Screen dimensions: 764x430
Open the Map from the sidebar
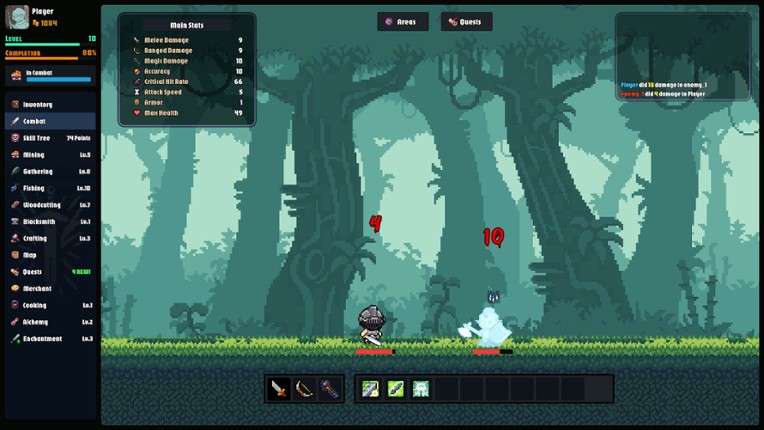[x=31, y=255]
